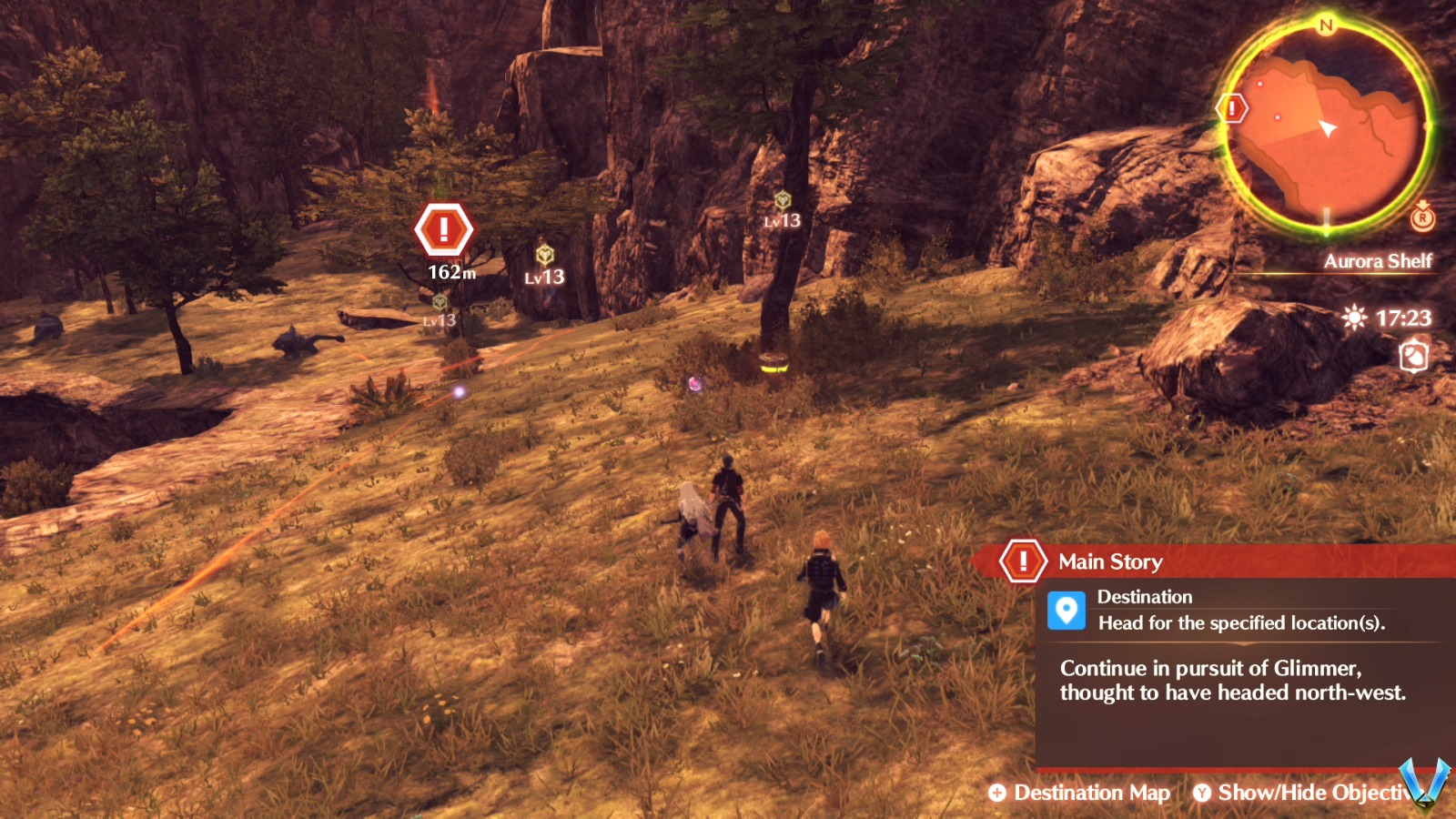This screenshot has width=1456, height=819.
Task: Select the Aurora Shelf location label
Action: 1380,261
